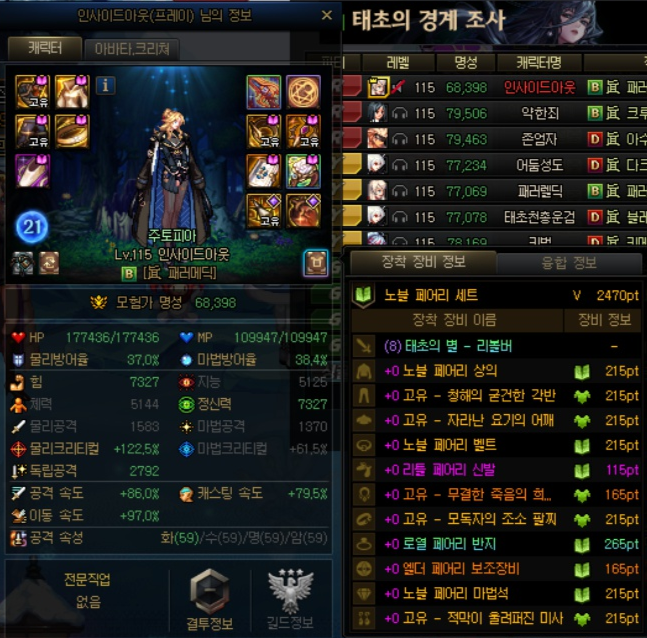Sort list by 명성 column header
Screen dimensions: 647x638
pos(465,63)
